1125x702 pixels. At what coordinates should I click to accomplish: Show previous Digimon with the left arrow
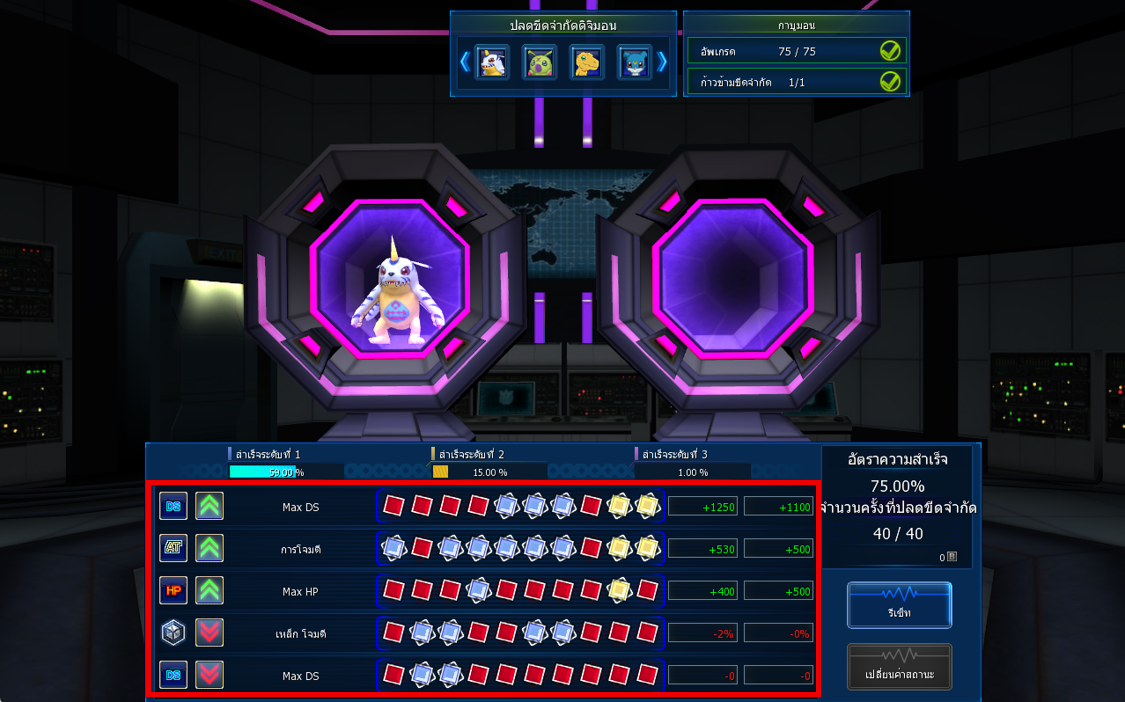click(x=464, y=62)
